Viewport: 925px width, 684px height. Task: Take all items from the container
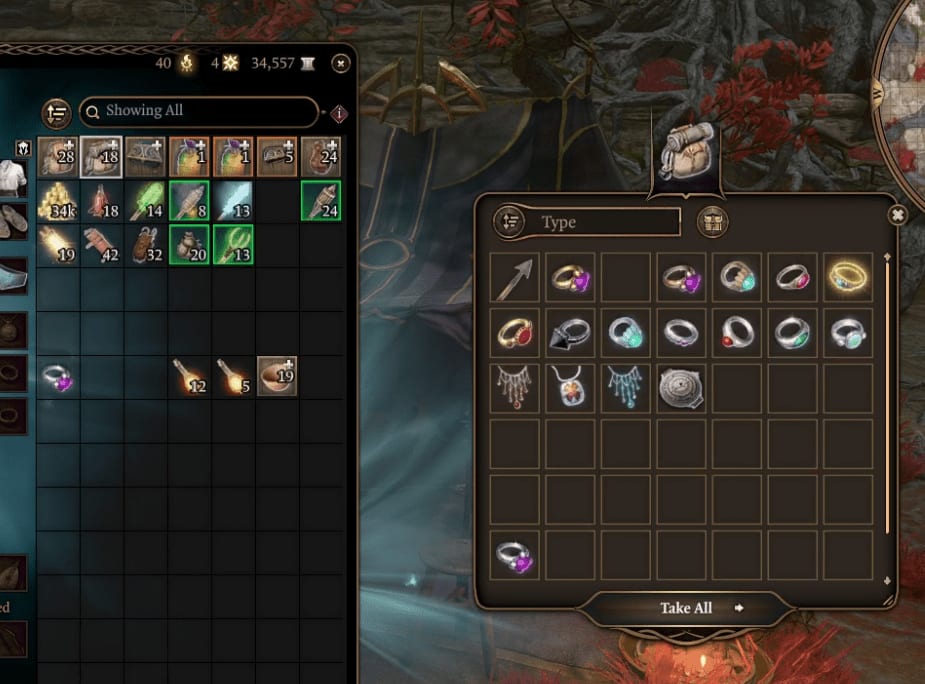pos(687,608)
